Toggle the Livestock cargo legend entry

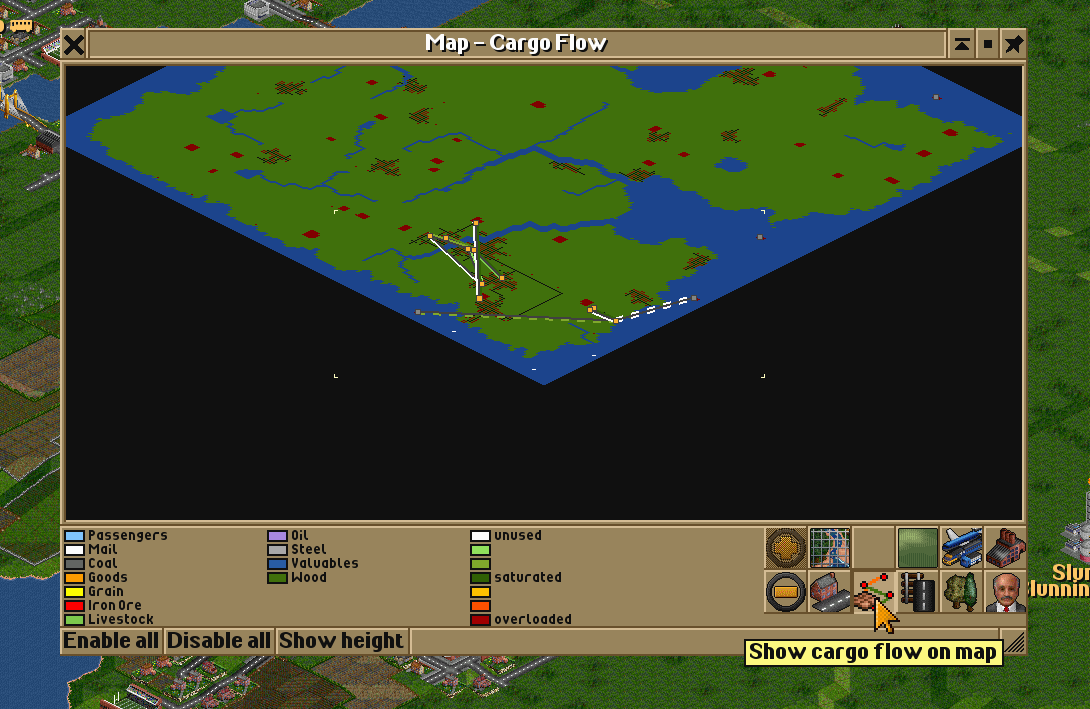[120, 620]
